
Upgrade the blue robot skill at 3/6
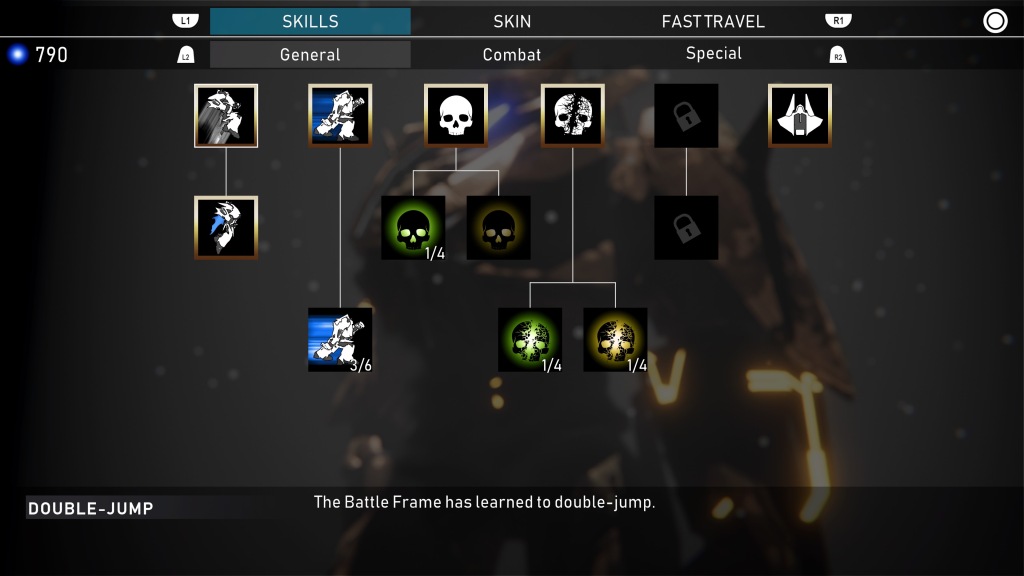click(x=340, y=340)
